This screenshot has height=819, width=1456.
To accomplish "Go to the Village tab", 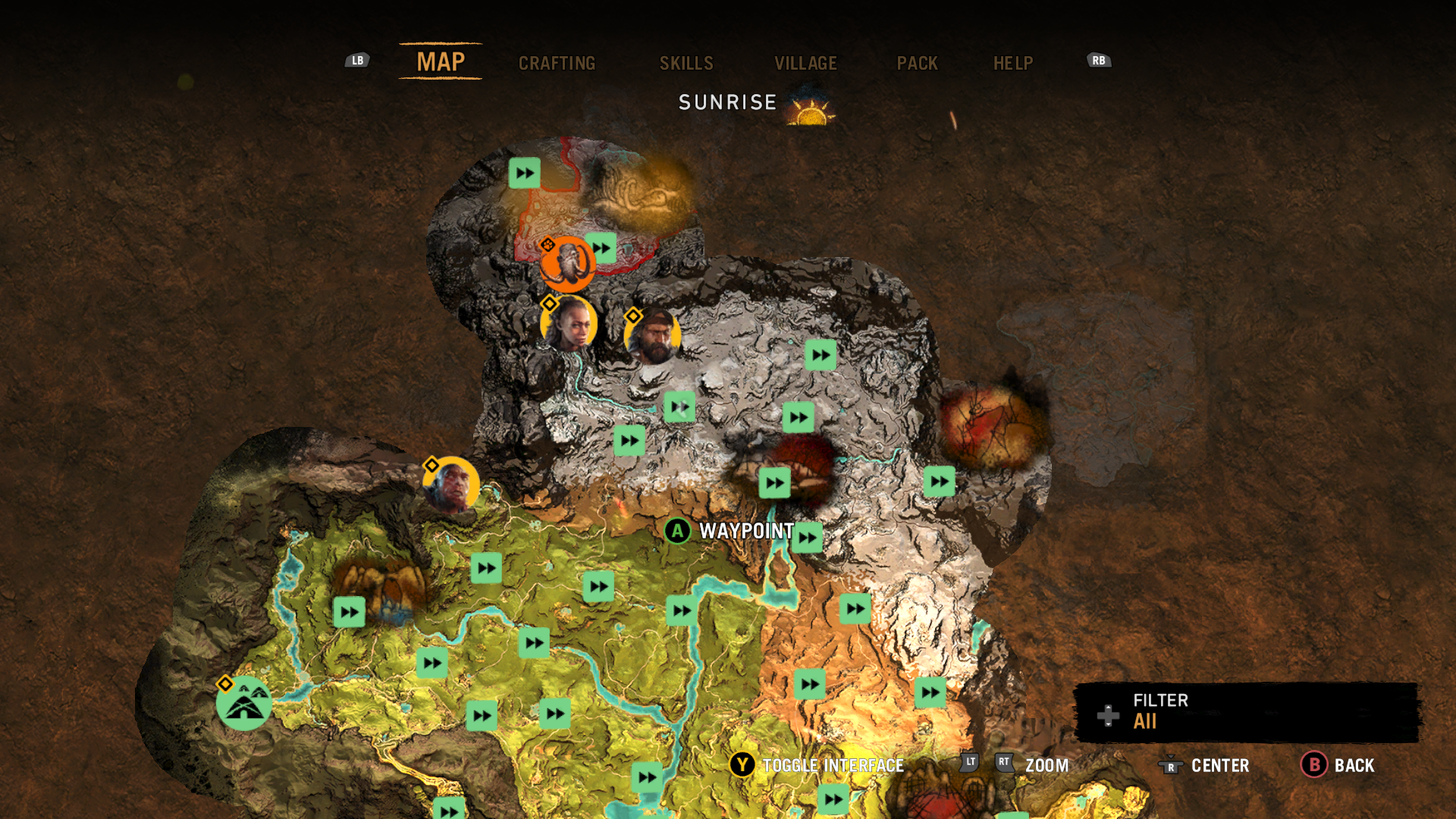I will 805,63.
